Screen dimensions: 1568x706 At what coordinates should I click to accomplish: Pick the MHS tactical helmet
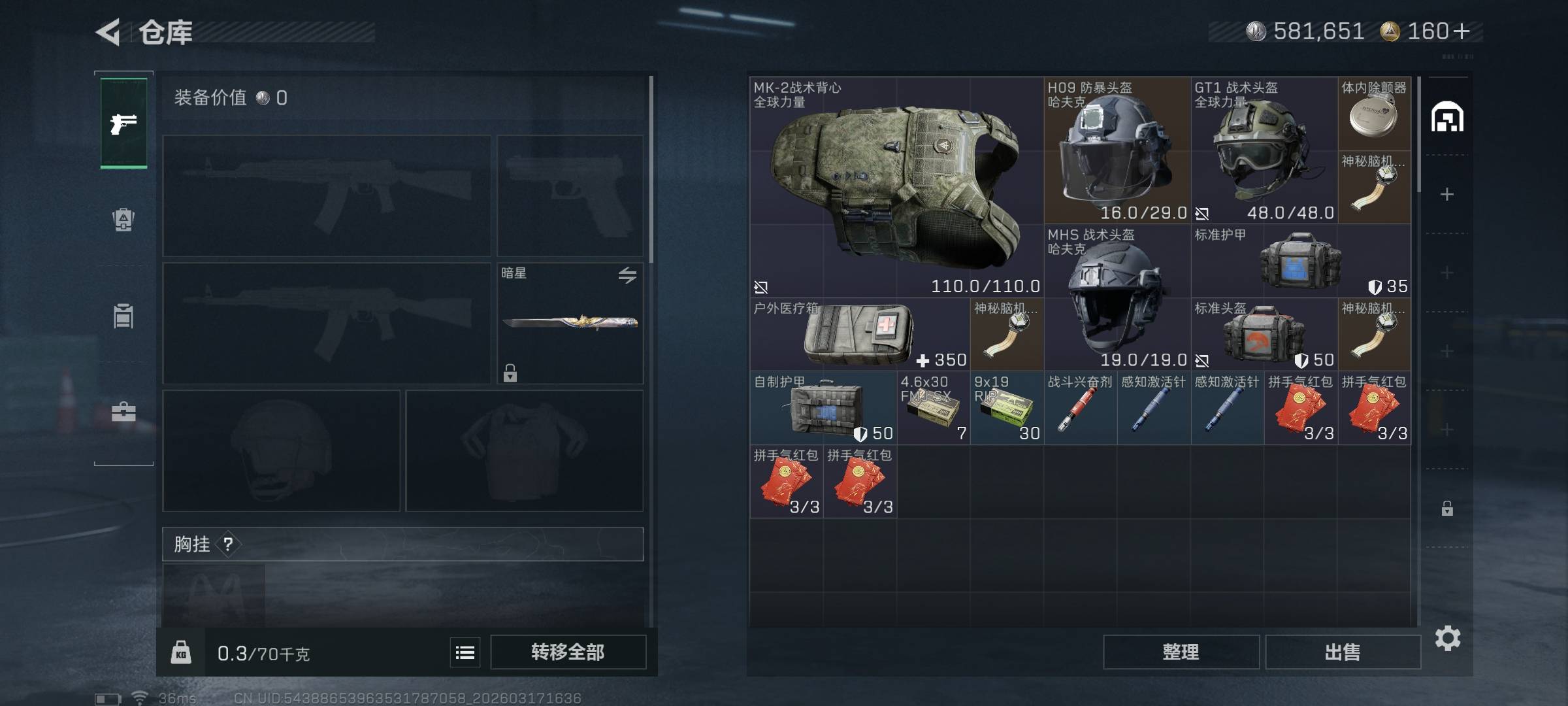(x=1117, y=297)
